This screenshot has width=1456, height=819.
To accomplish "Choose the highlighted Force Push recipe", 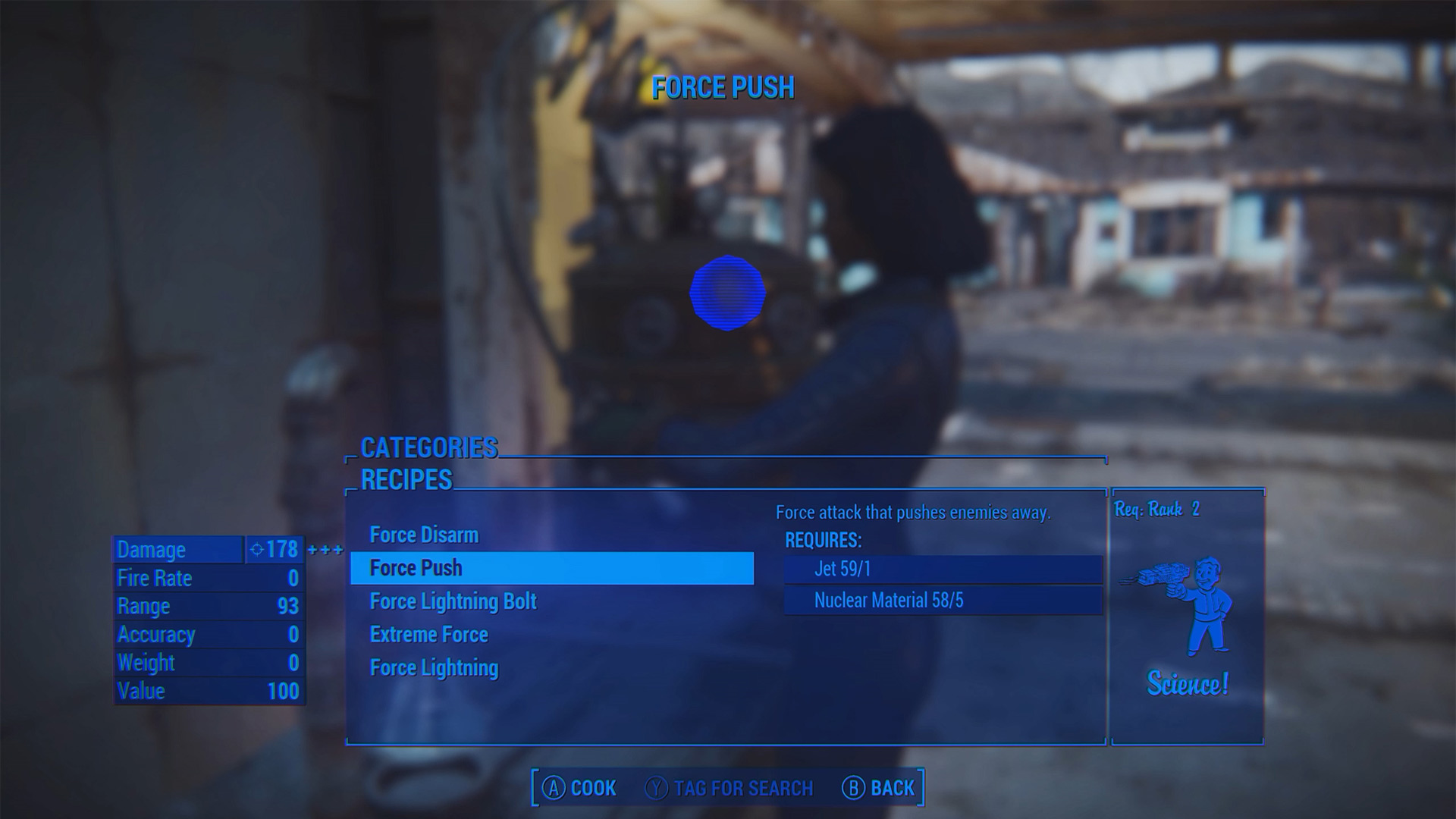I will pyautogui.click(x=551, y=568).
